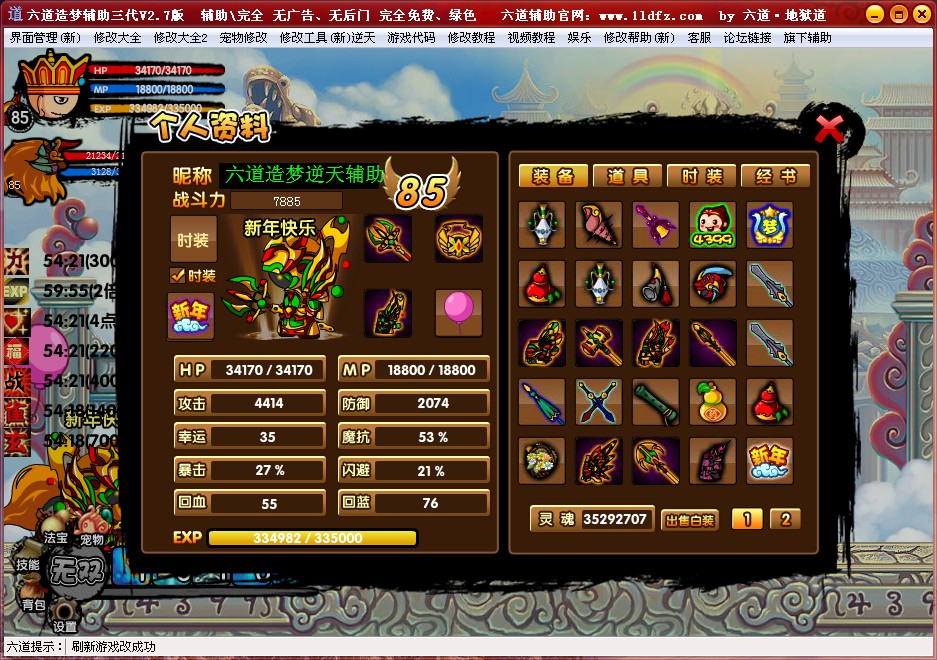Select the purple bell staff item
Viewport: 937px width, 660px height.
coord(655,225)
